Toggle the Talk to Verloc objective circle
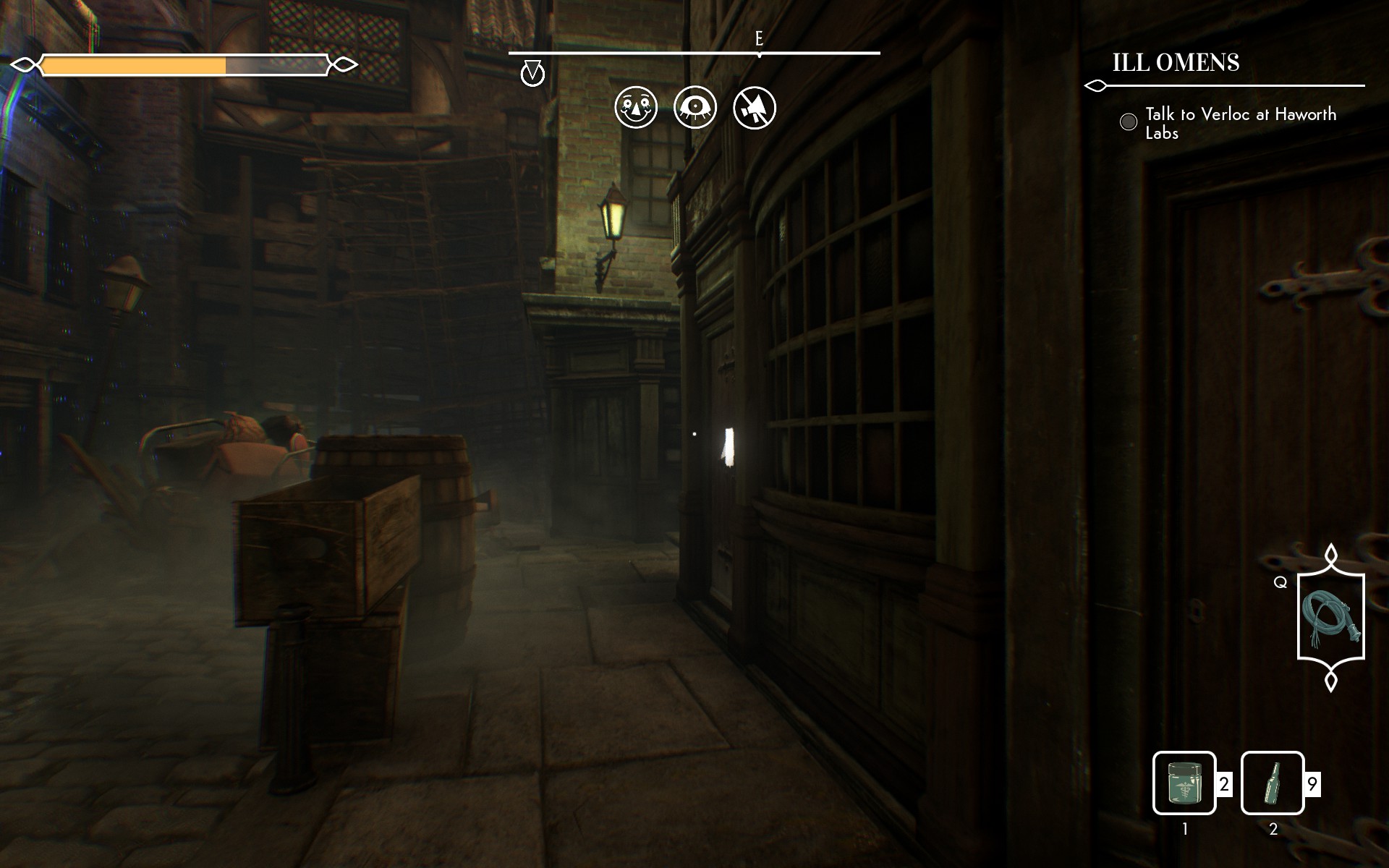 (1128, 122)
